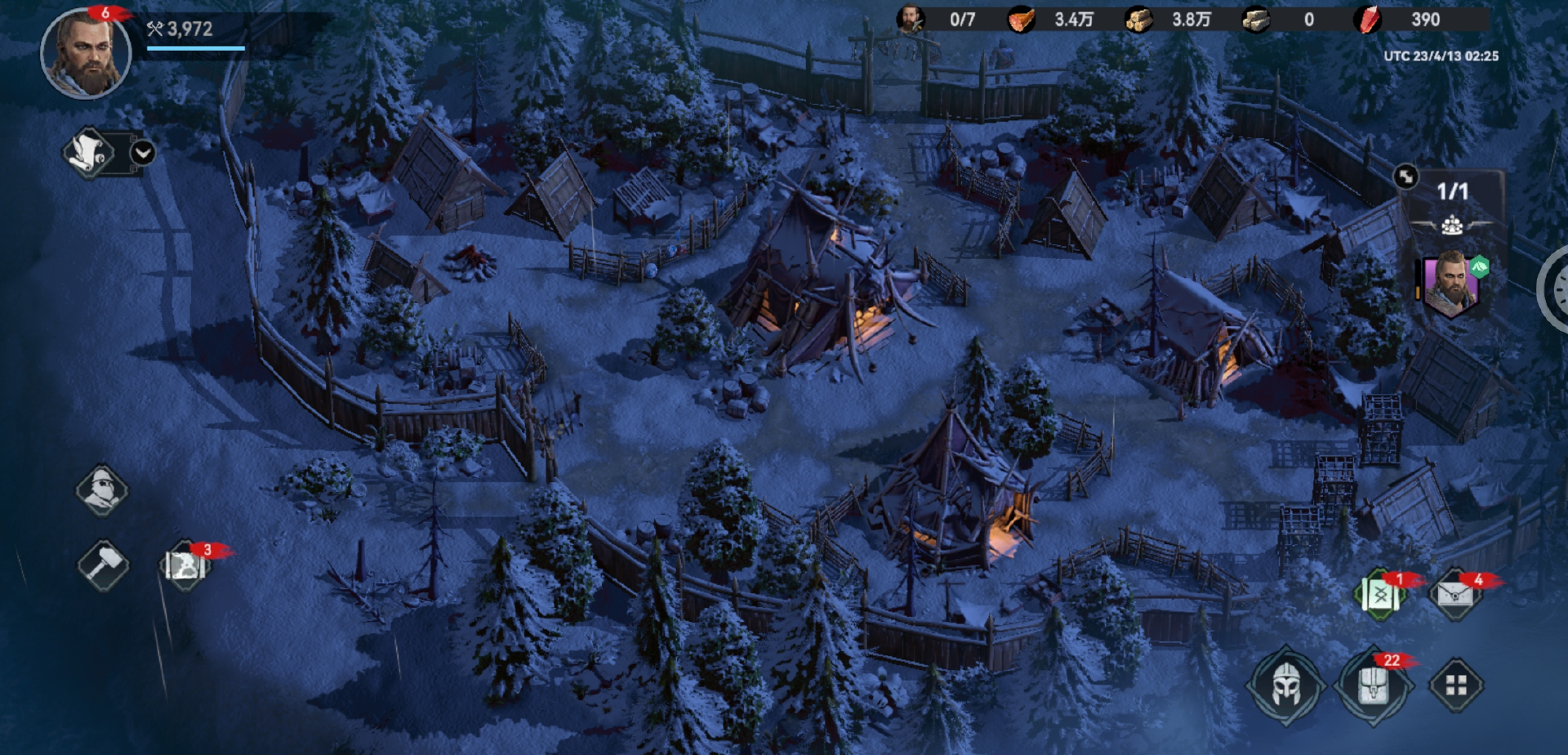Viewport: 1568px width, 755px height.
Task: Collapse the troop panel with the arrows button
Action: click(x=1405, y=176)
